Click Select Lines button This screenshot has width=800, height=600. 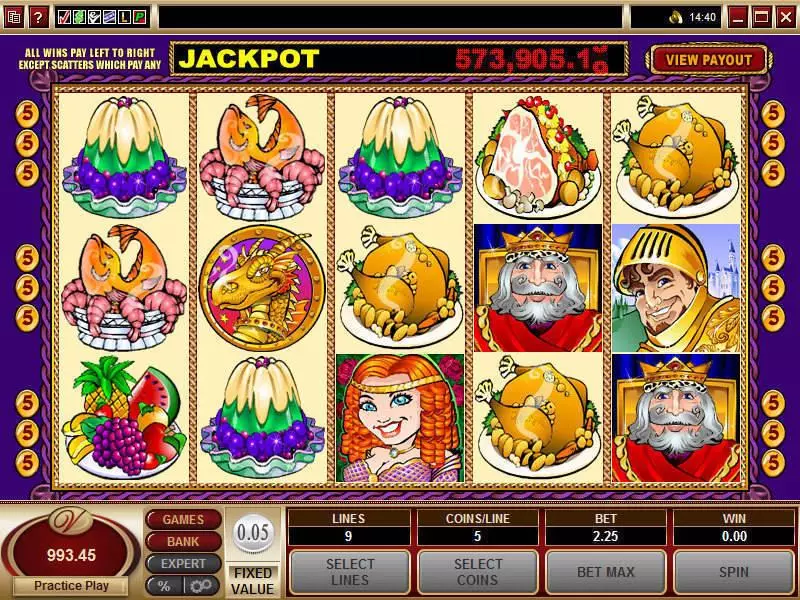pos(350,572)
